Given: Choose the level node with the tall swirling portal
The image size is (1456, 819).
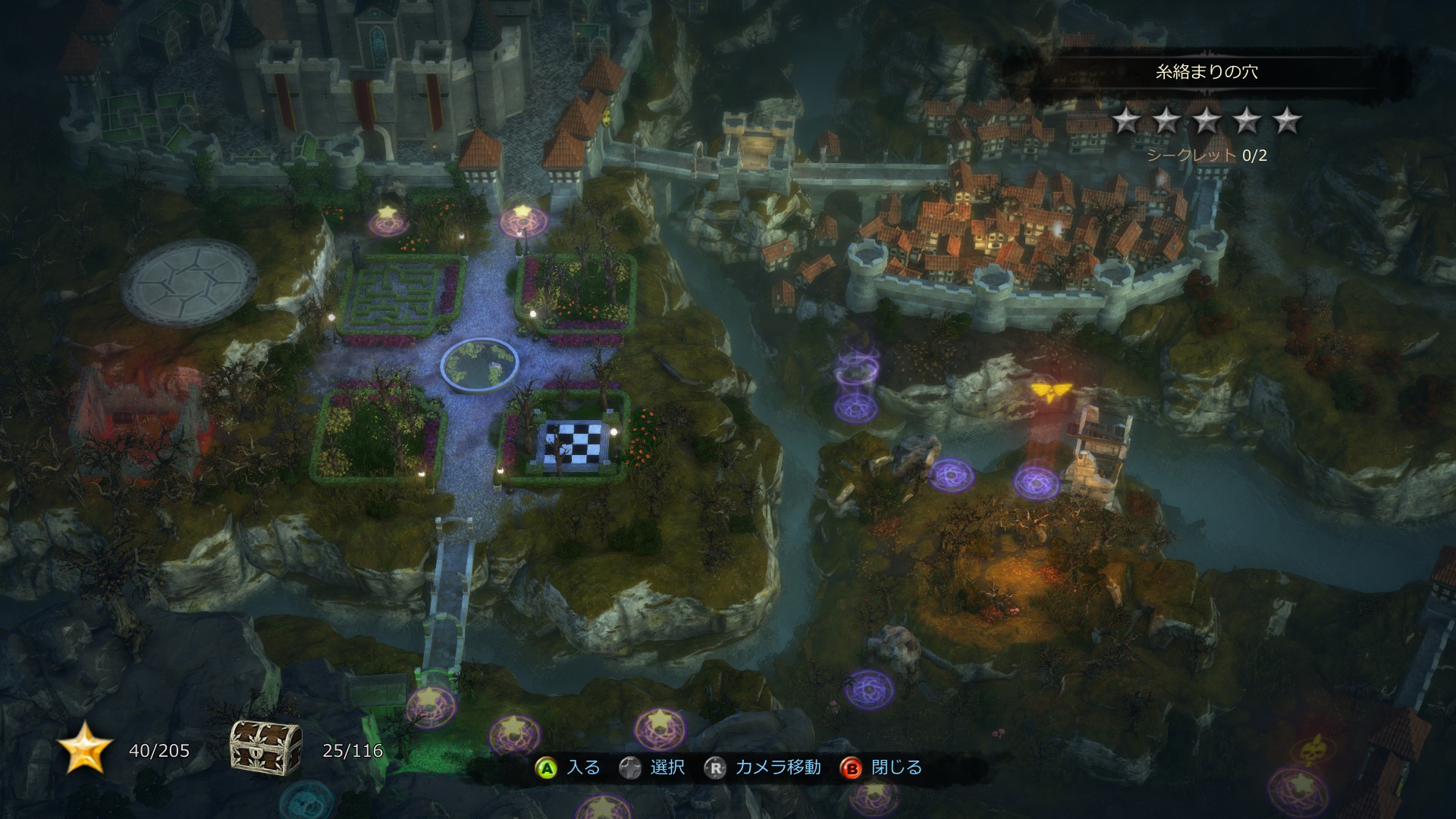Looking at the screenshot, I should (856, 406).
